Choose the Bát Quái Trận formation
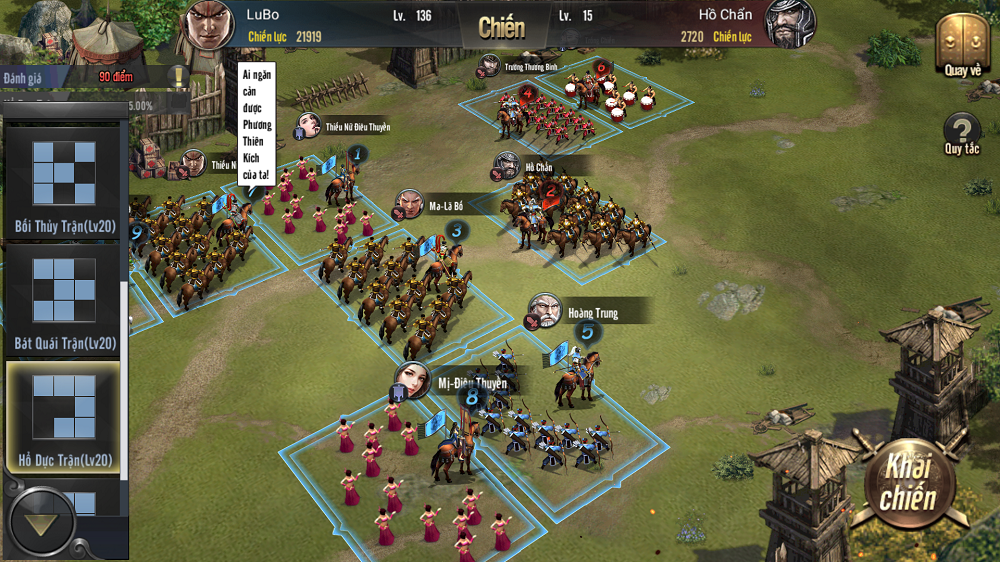The width and height of the screenshot is (1000, 562). coord(64,301)
